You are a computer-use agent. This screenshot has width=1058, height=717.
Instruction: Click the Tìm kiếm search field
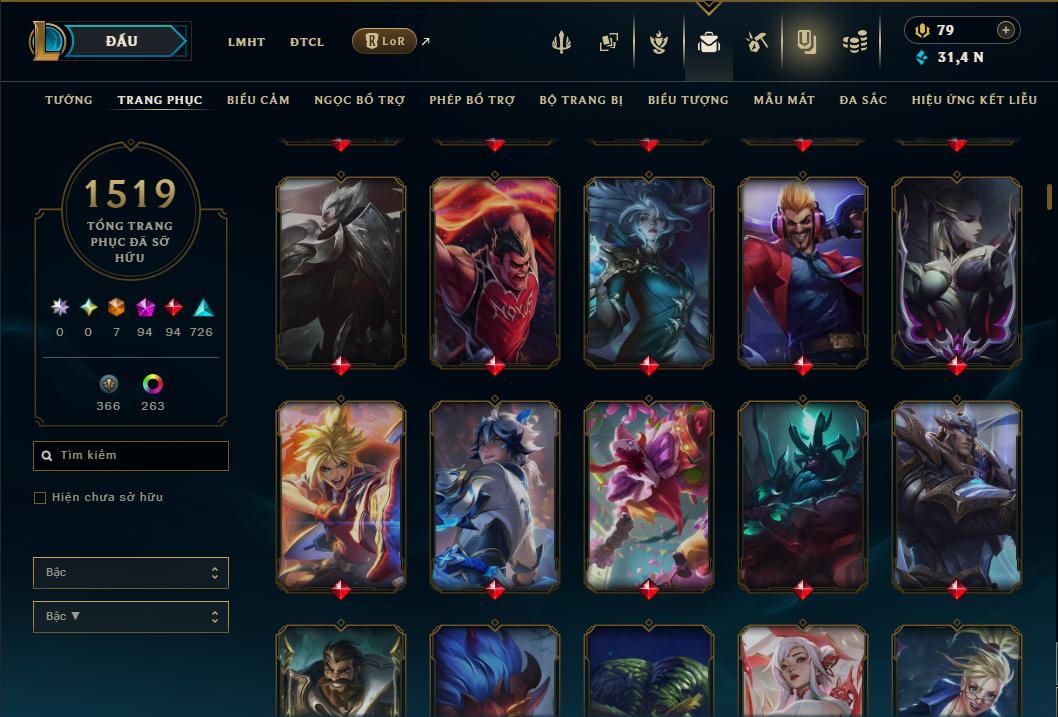point(131,456)
